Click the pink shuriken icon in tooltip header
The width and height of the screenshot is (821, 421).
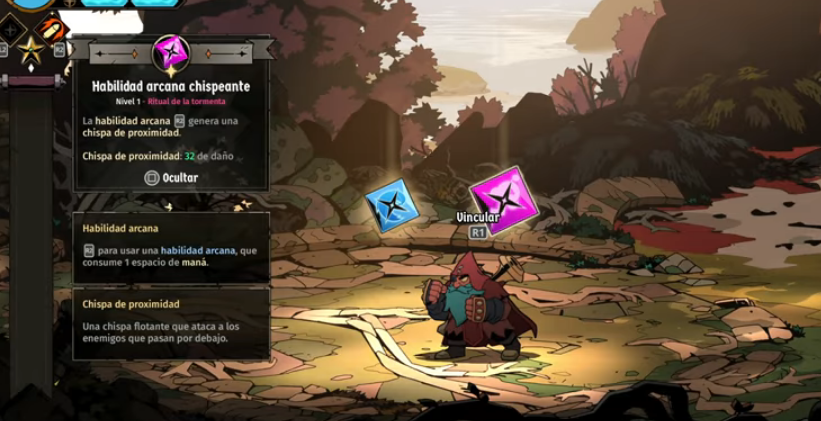pyautogui.click(x=171, y=53)
